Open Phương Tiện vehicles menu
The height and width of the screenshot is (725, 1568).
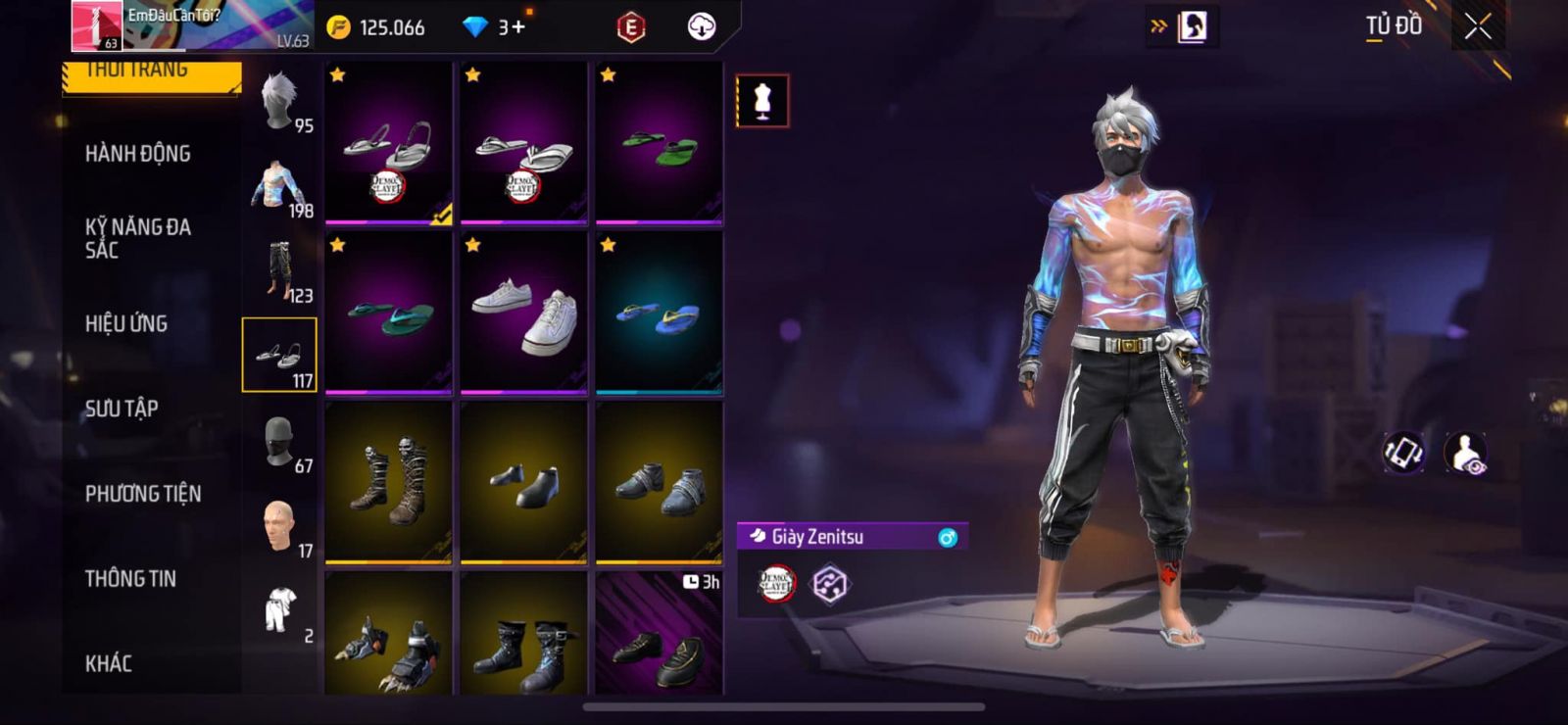click(142, 494)
